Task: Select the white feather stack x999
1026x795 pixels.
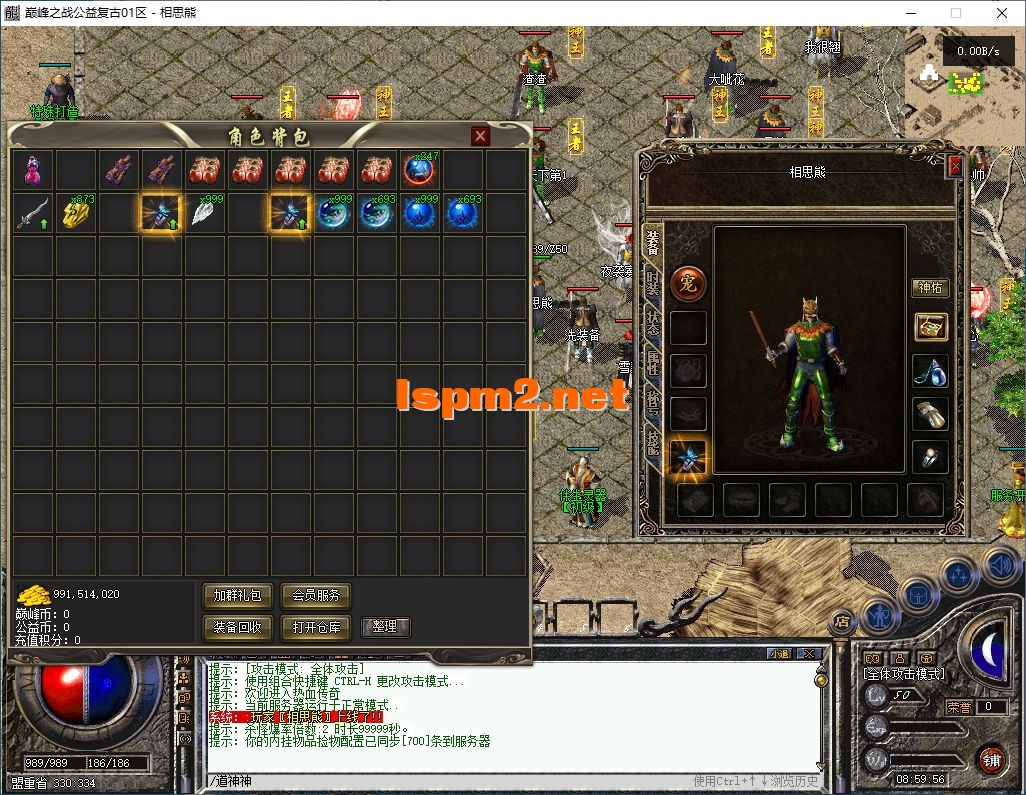Action: click(206, 213)
